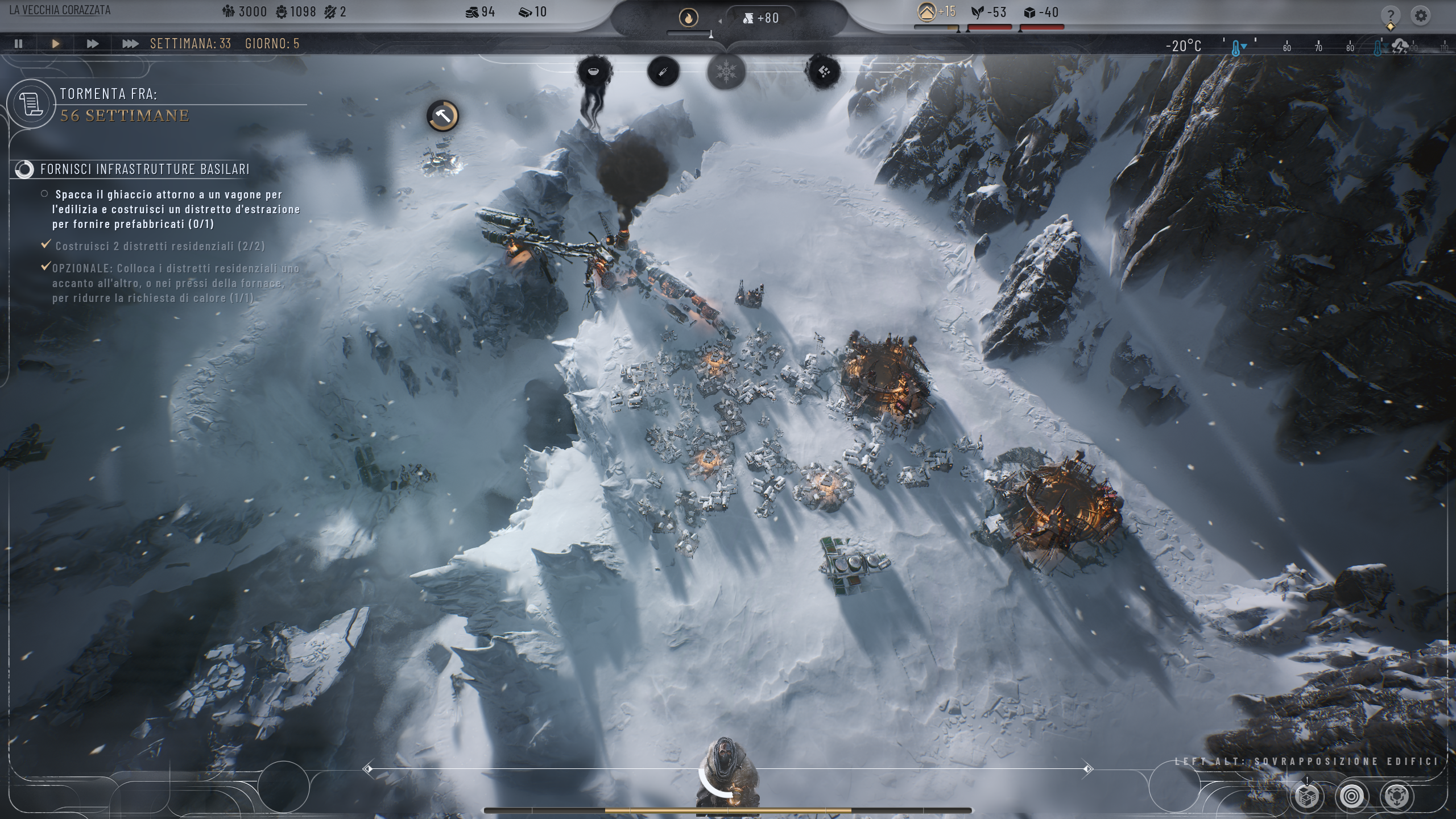Click the concentric circles icon
This screenshot has height=819, width=1456.
(1351, 796)
